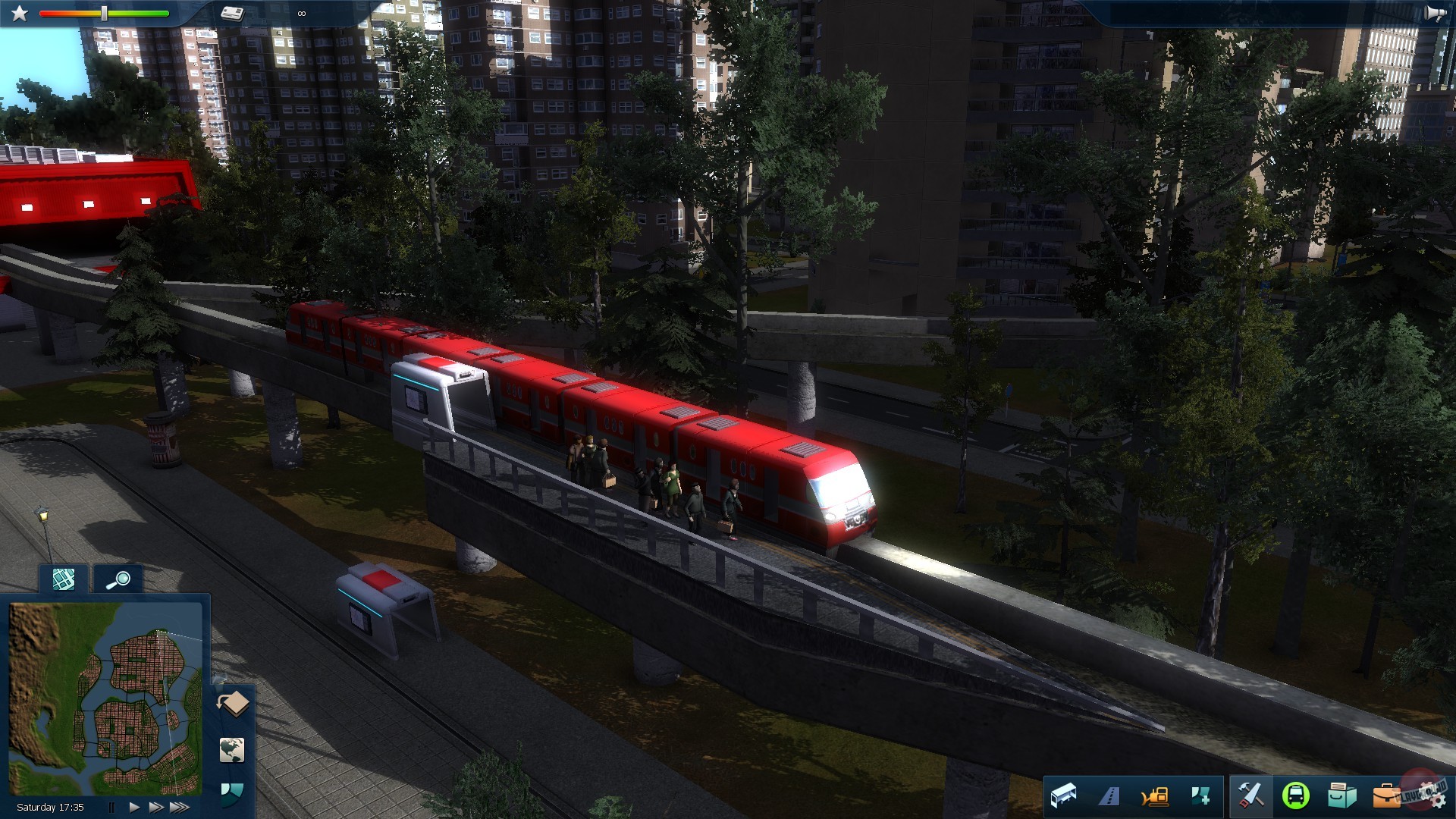Open the line archive box panel

click(1342, 795)
